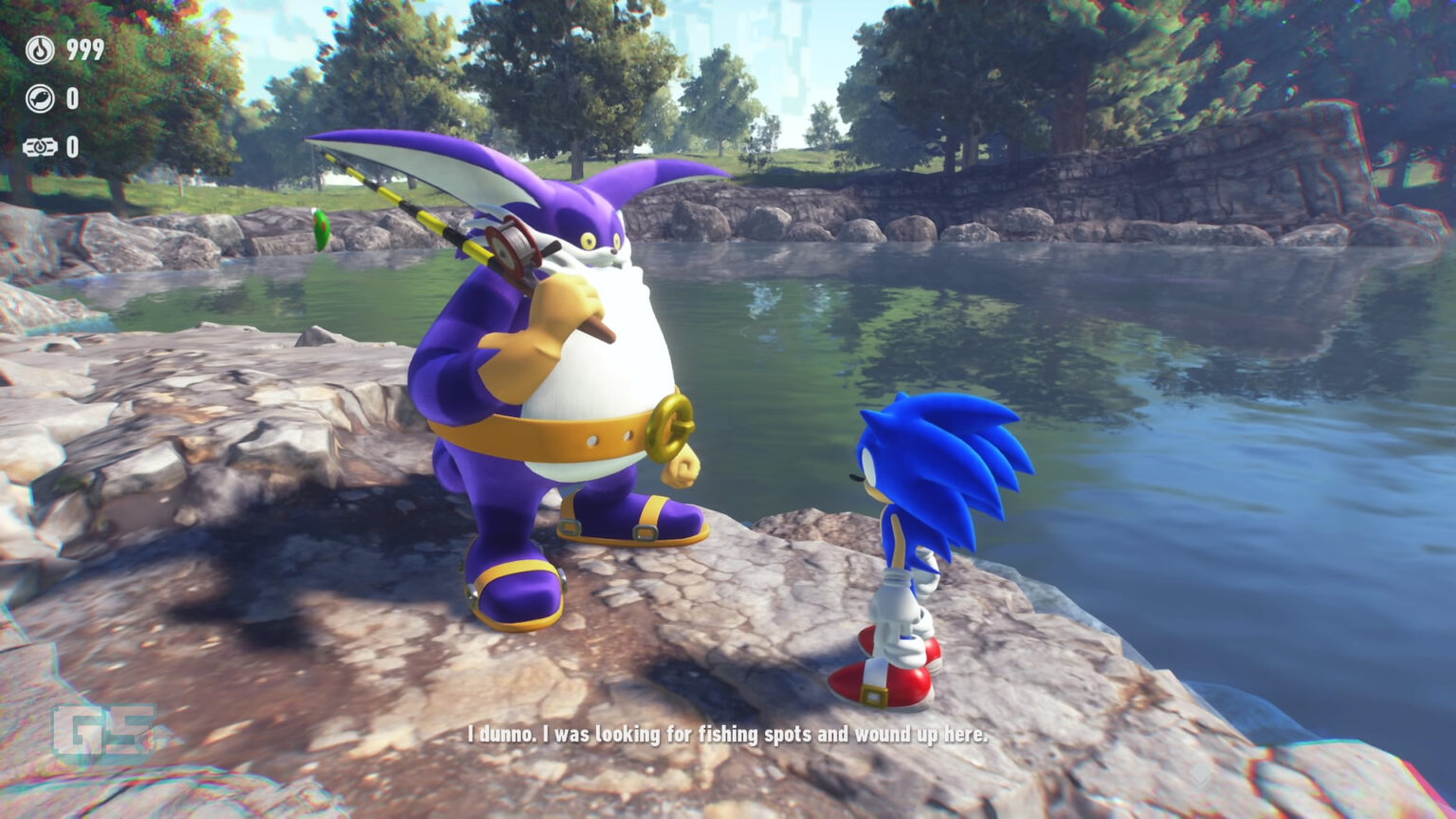Click the 999 counter value in the HUD
The height and width of the screenshot is (819, 1456).
pos(84,48)
